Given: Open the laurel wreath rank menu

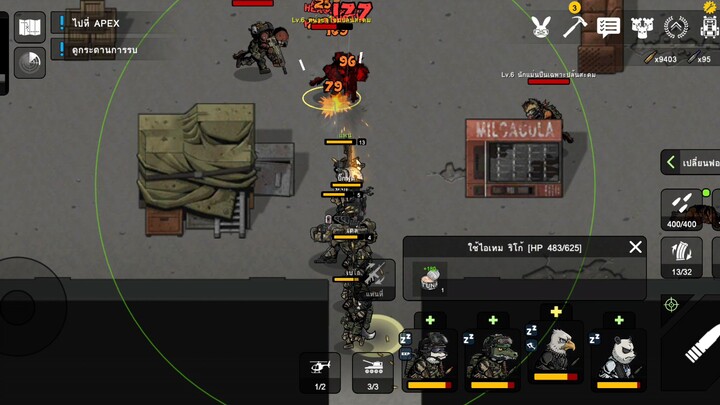Looking at the screenshot, I should pyautogui.click(x=677, y=27).
